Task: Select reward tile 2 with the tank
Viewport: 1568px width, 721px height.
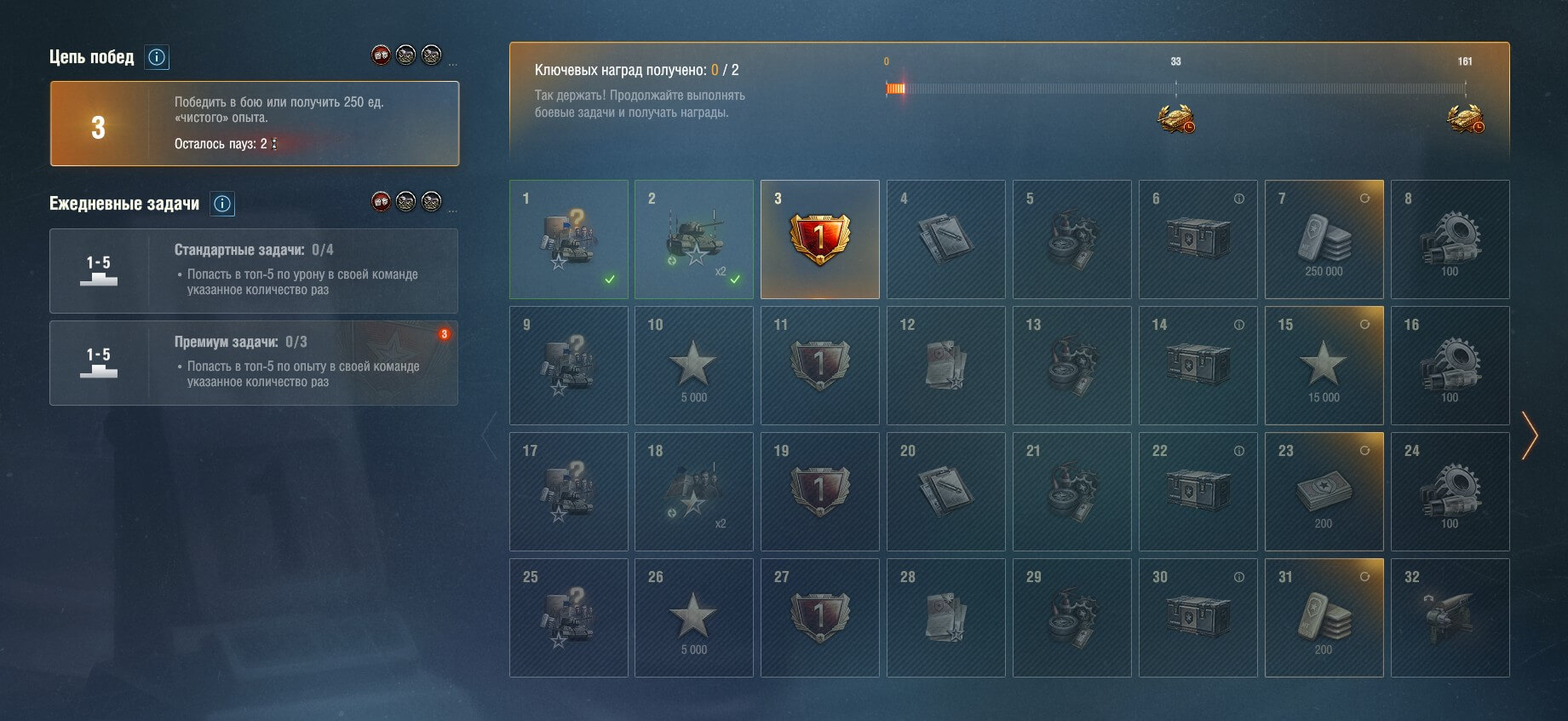Action: click(x=694, y=239)
